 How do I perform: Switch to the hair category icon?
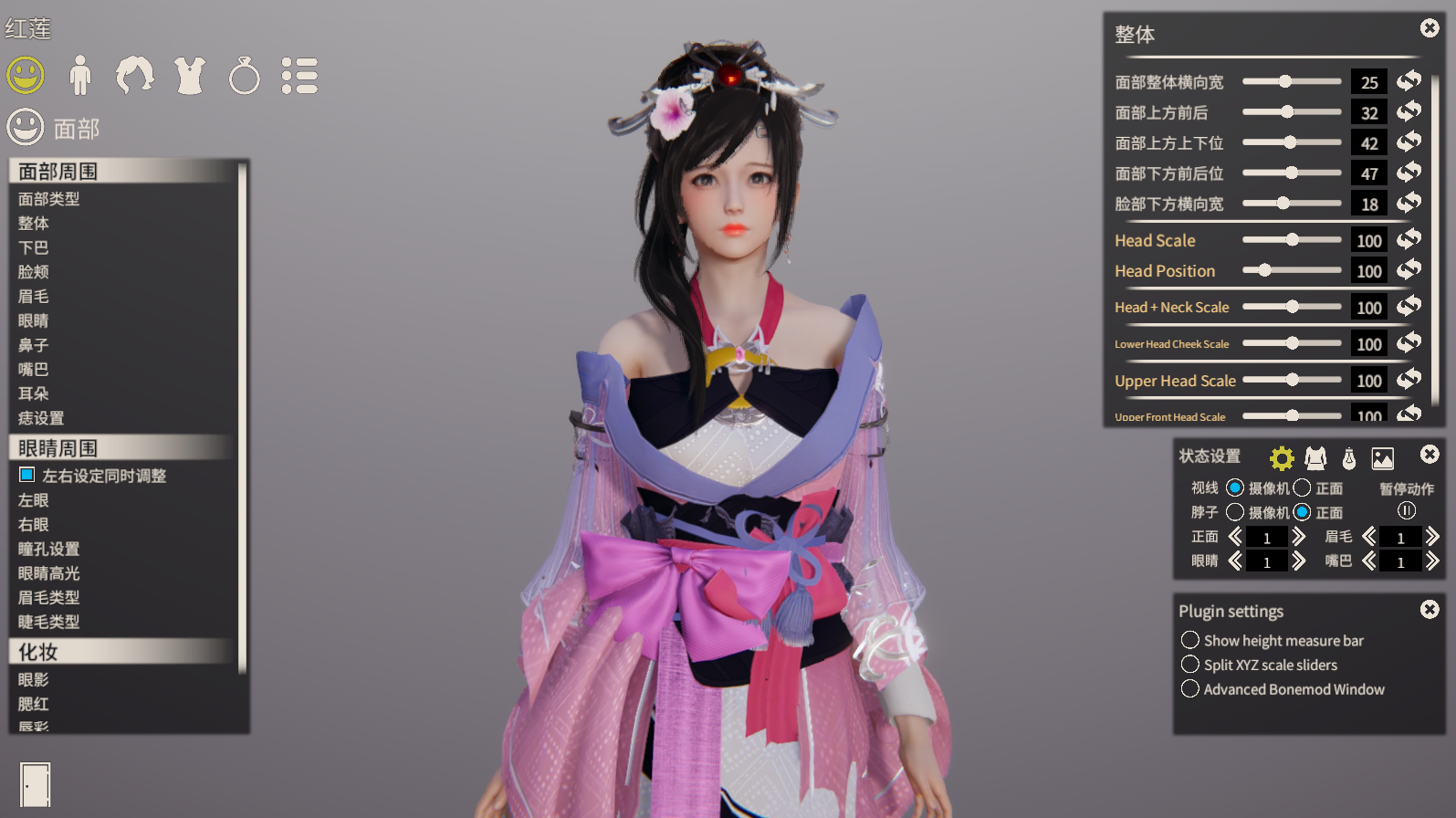[135, 75]
